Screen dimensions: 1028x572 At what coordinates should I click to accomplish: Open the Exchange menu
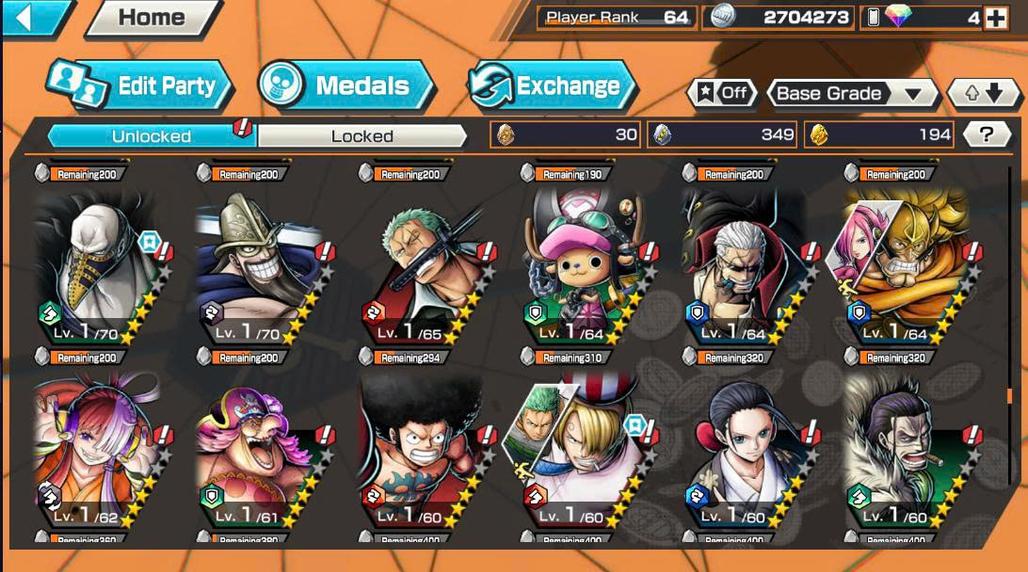[552, 86]
